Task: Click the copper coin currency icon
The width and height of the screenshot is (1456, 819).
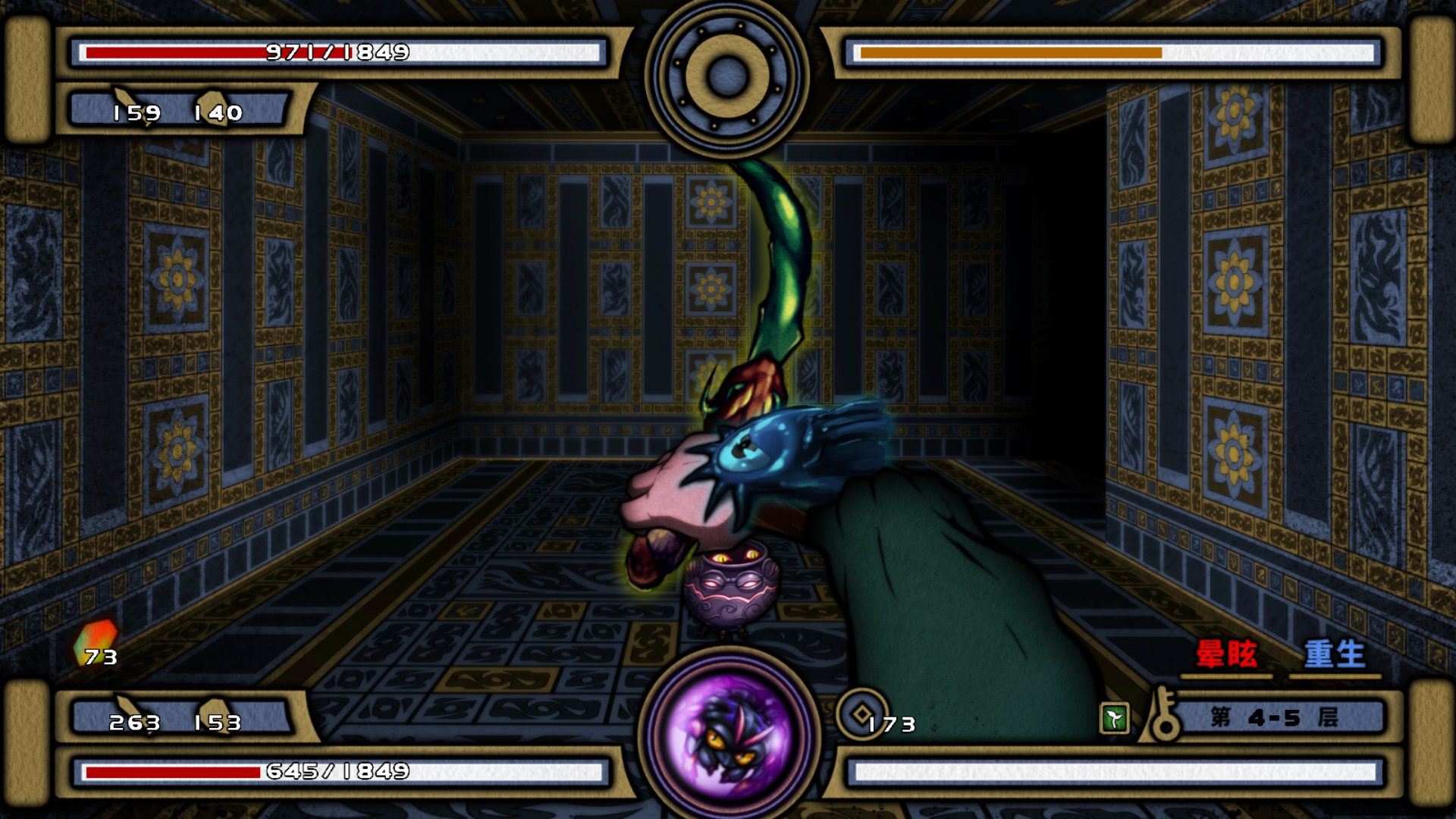Action: pos(862,714)
